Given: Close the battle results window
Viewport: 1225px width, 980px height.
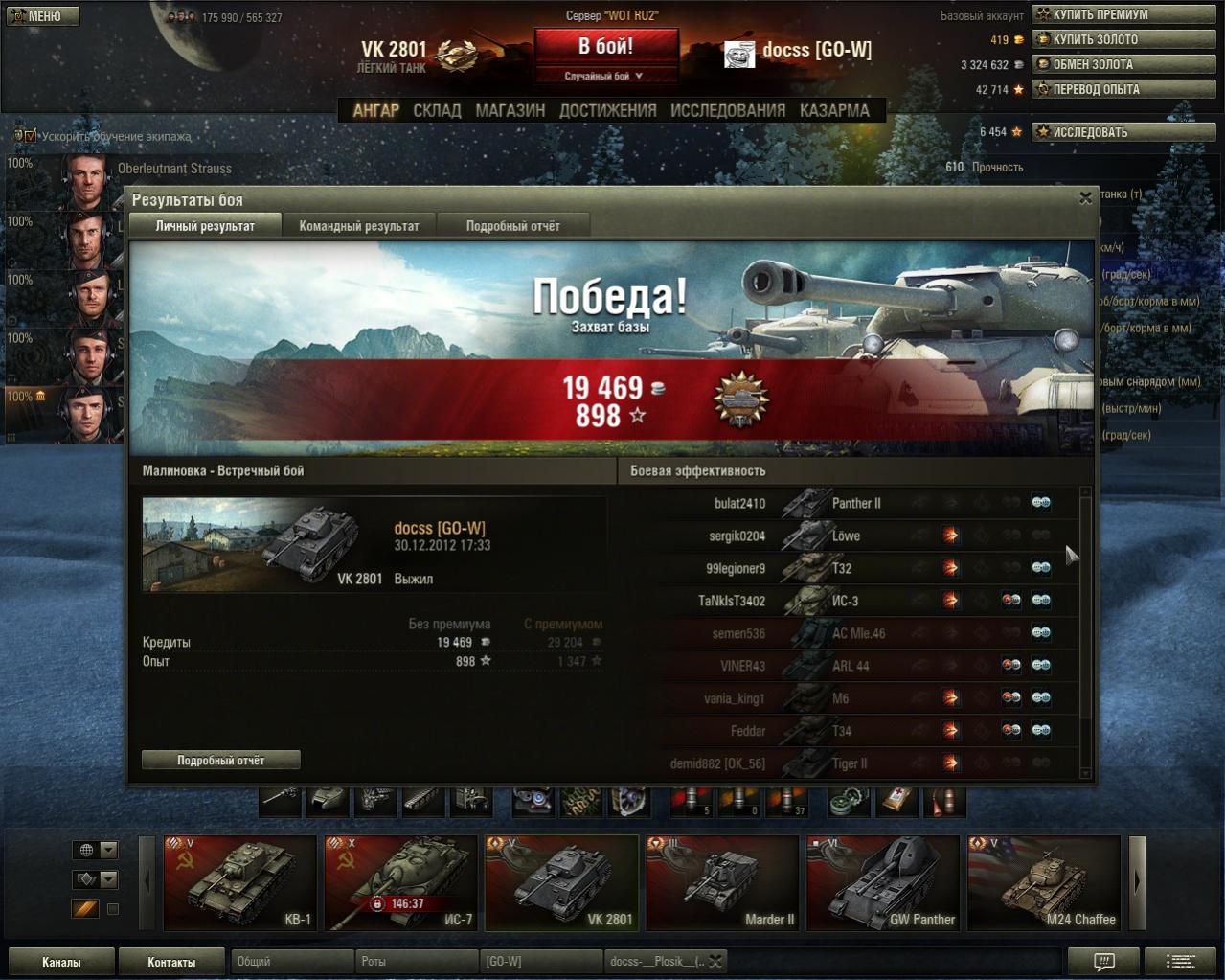Looking at the screenshot, I should coord(1085,198).
